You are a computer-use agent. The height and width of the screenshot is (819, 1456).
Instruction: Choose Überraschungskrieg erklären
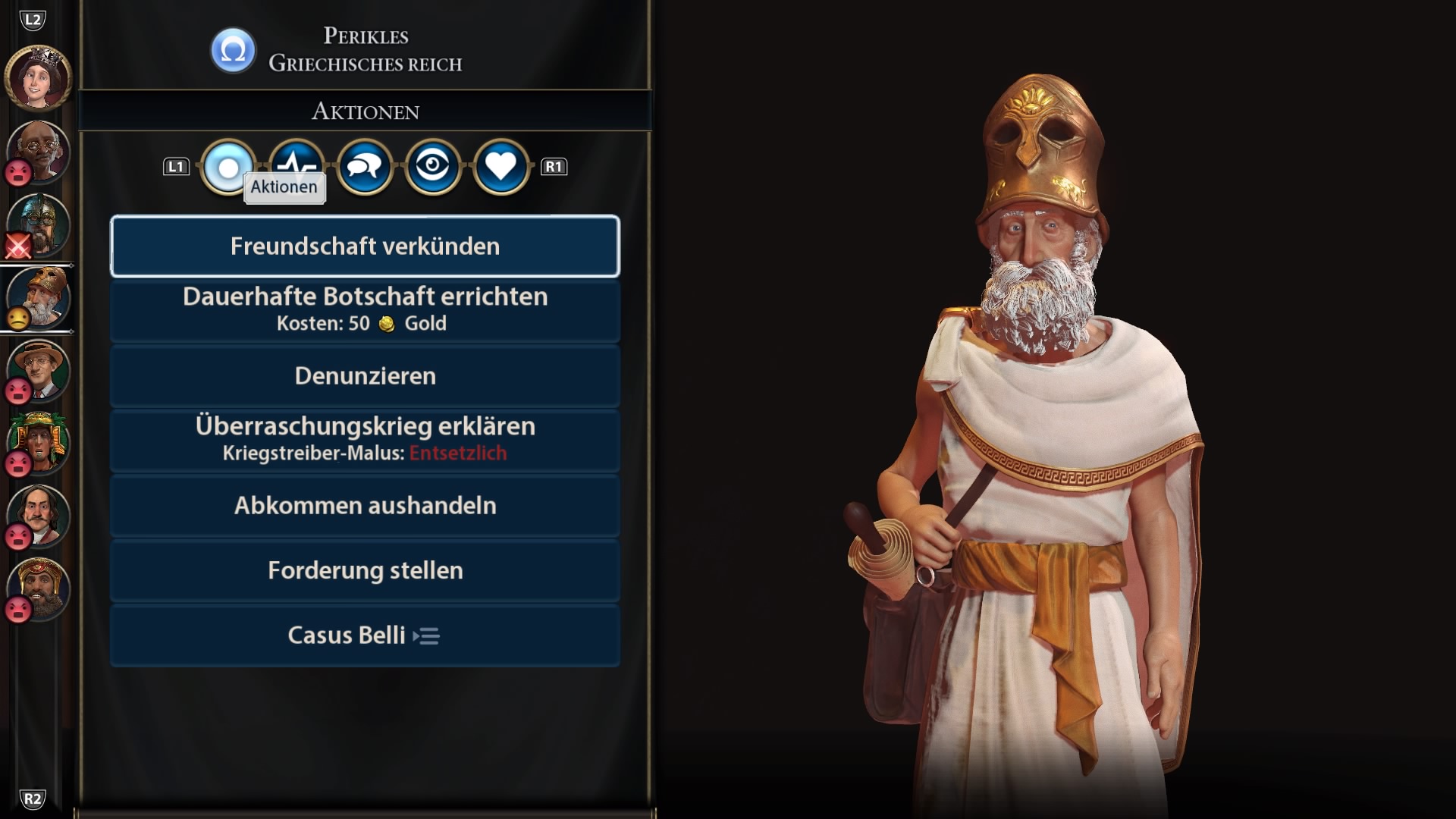(365, 439)
